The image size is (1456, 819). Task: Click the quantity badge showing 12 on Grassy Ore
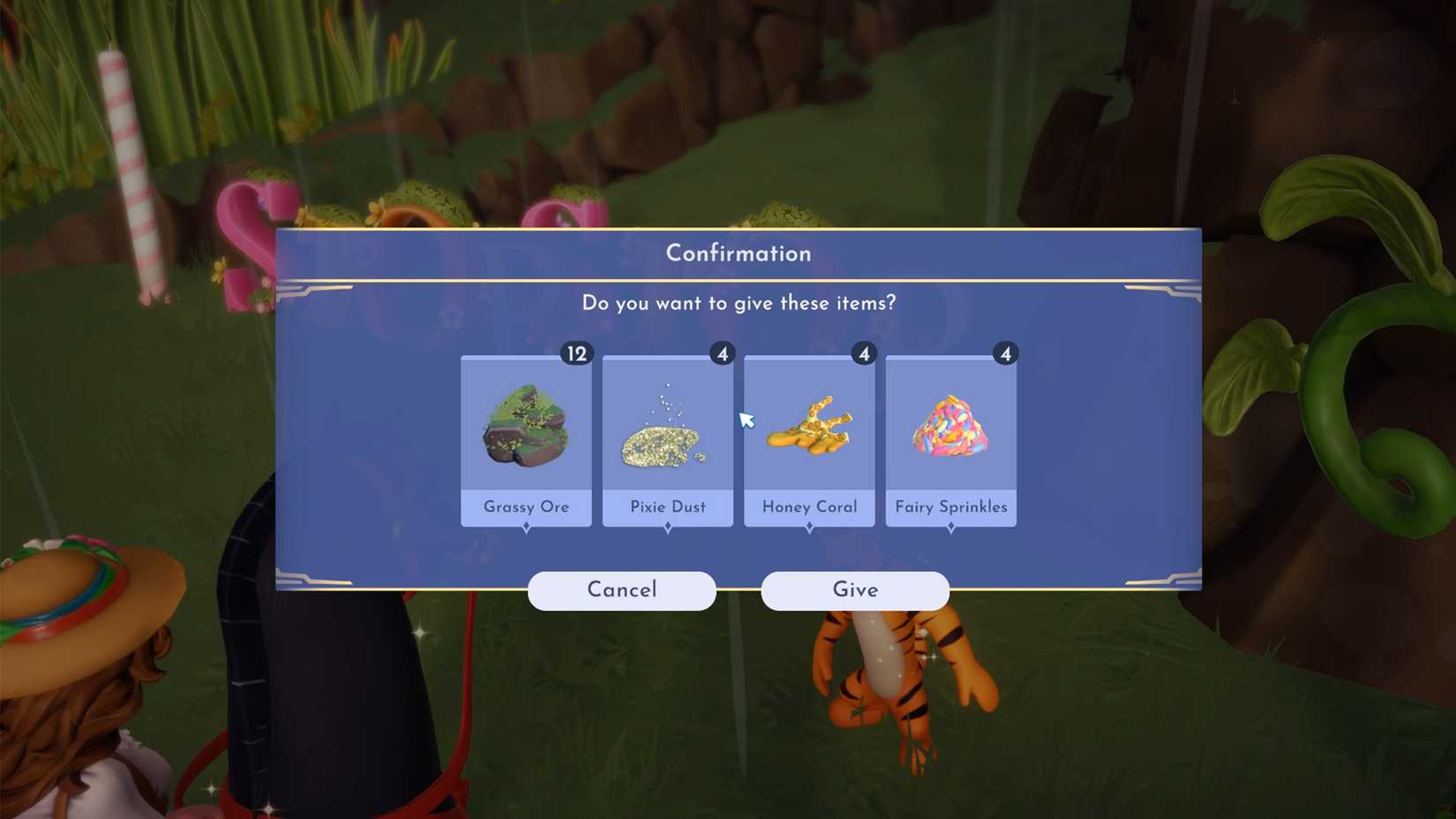tap(578, 352)
